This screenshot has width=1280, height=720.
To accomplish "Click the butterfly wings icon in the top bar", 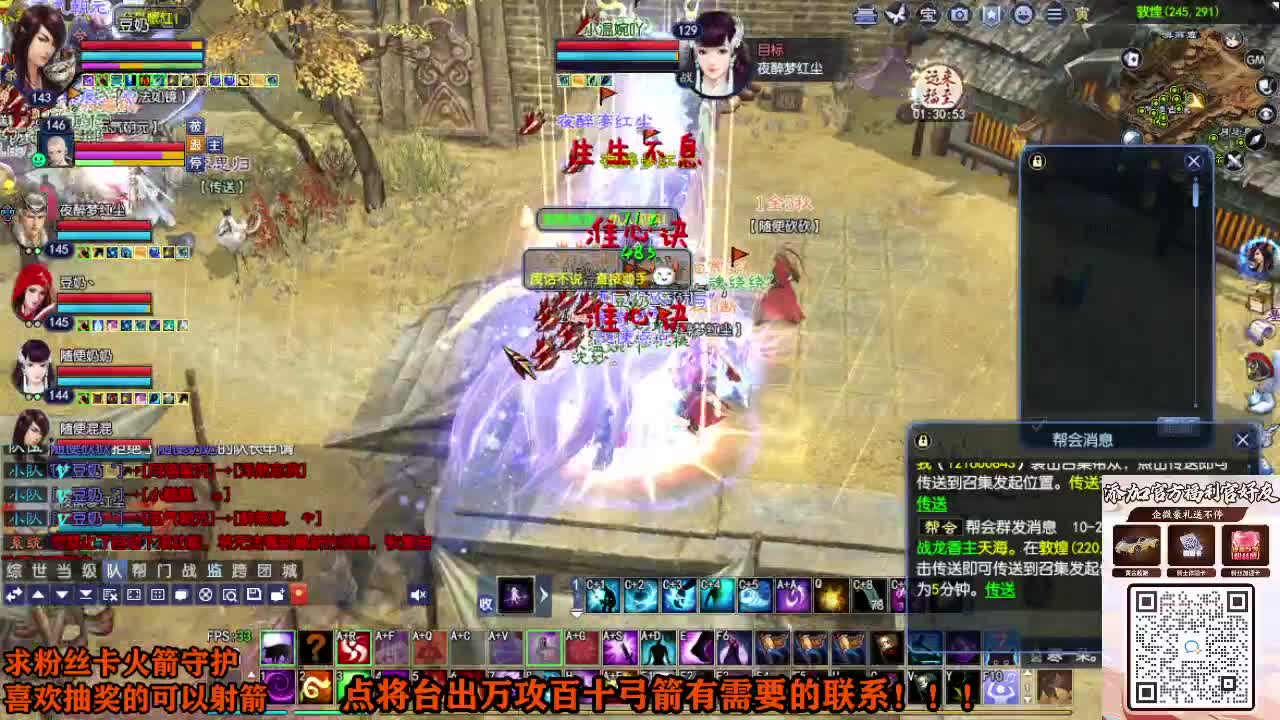I will click(x=894, y=13).
